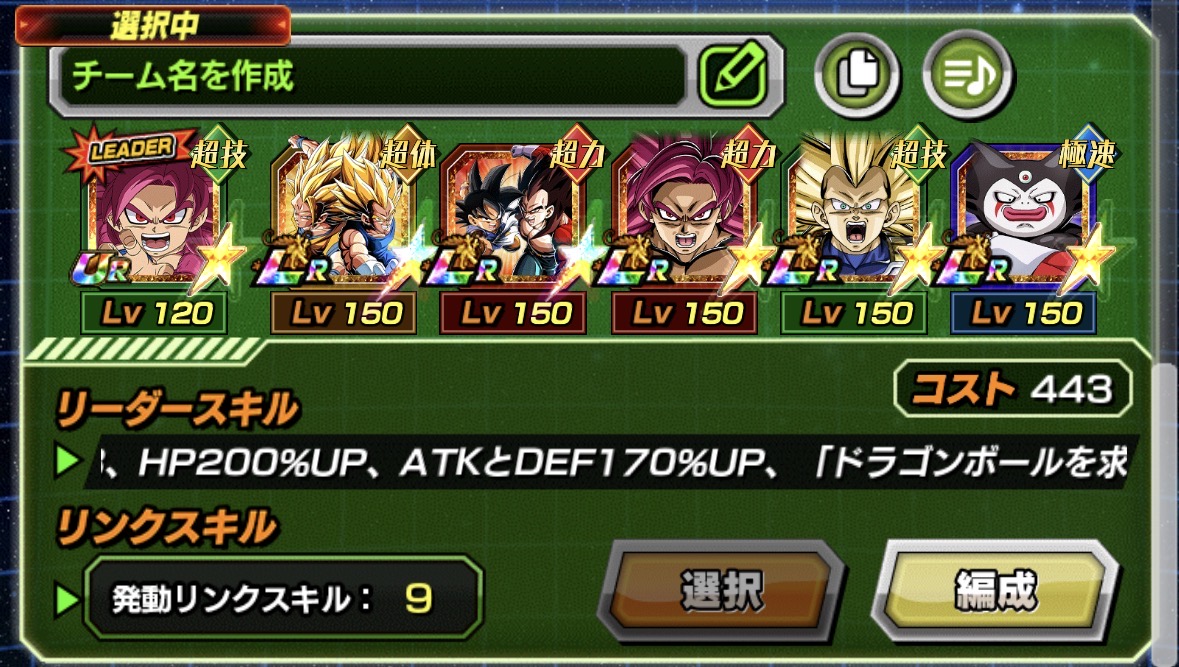Click the チーム名を作成 team name field
Screen dimensions: 1179x667
[x=372, y=76]
